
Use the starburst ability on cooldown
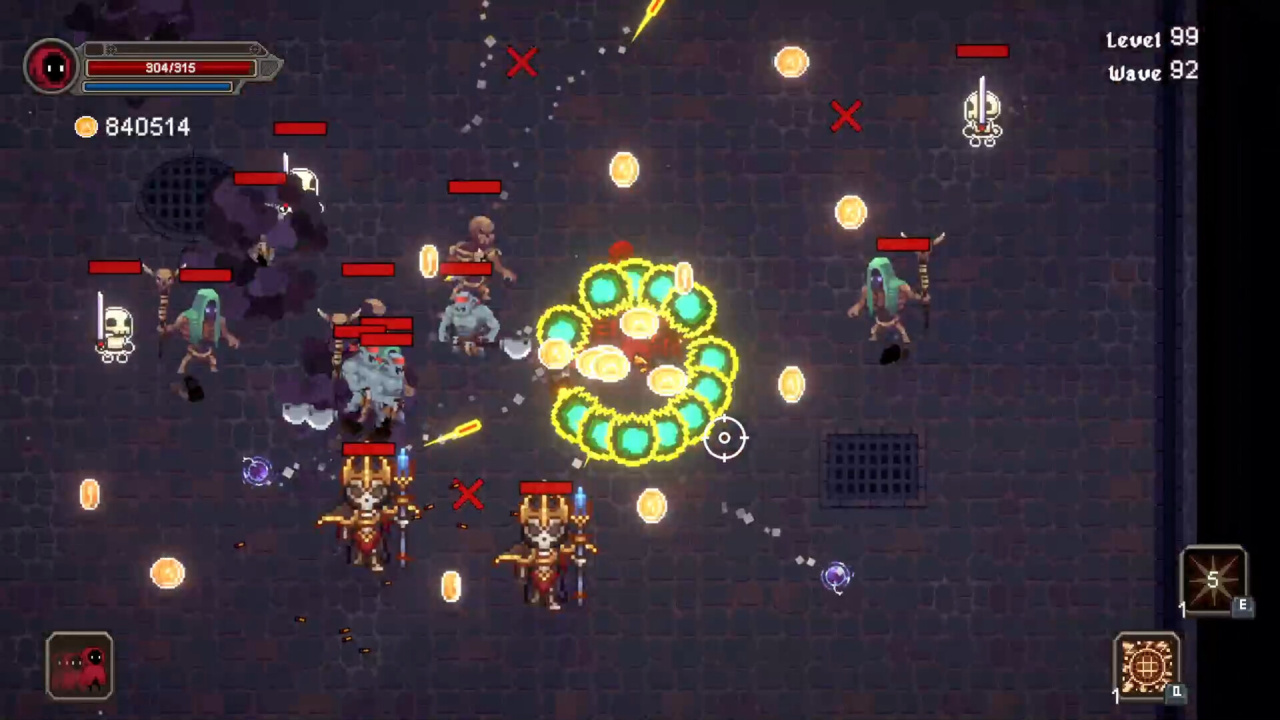pyautogui.click(x=1212, y=579)
